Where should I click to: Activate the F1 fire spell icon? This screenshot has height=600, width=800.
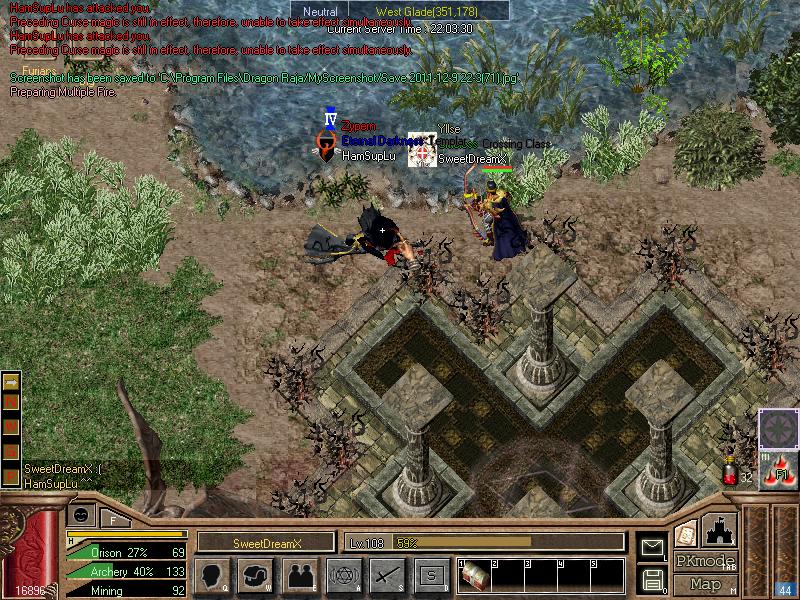click(x=776, y=471)
